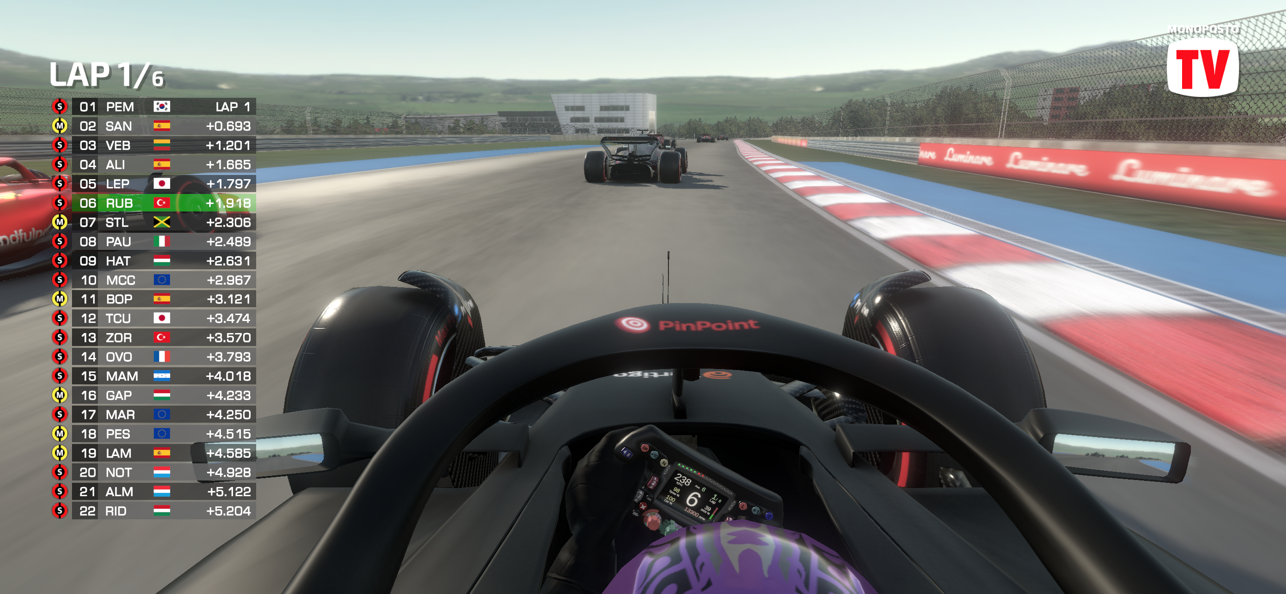The image size is (1286, 594).
Task: Select driver PEM in first place
Action: click(x=155, y=107)
